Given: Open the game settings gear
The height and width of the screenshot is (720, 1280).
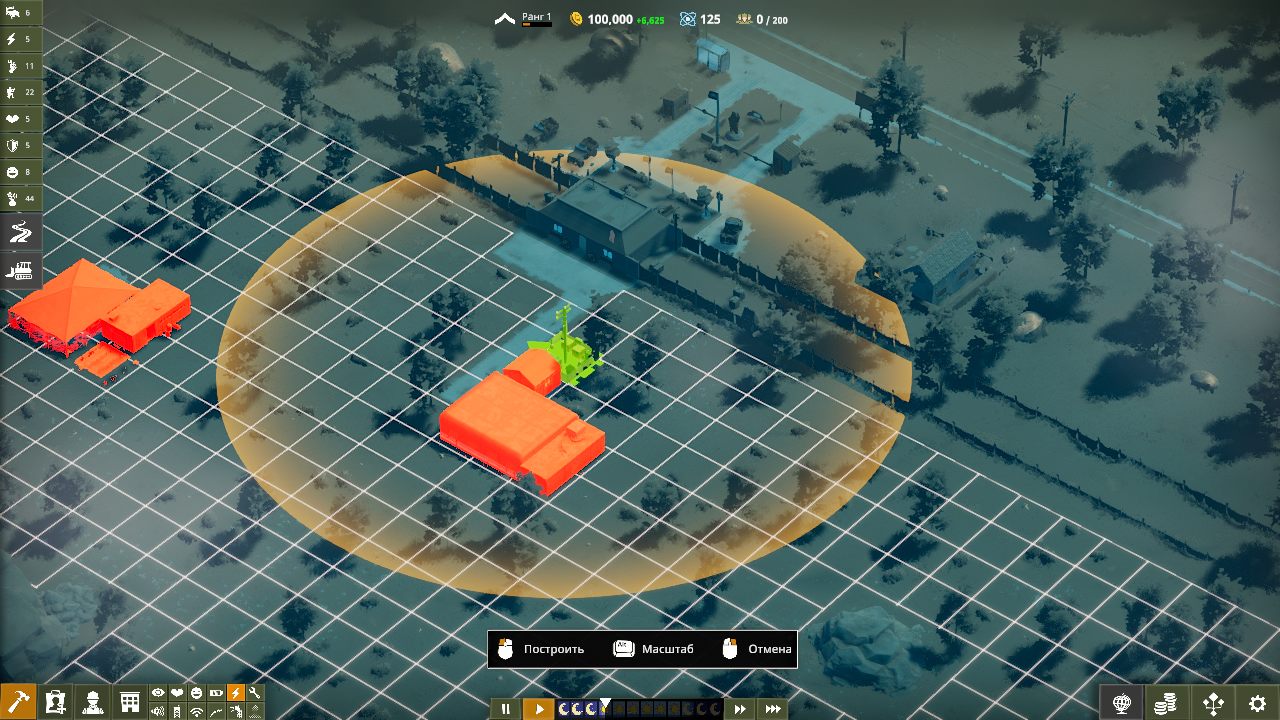Looking at the screenshot, I should [x=1257, y=702].
